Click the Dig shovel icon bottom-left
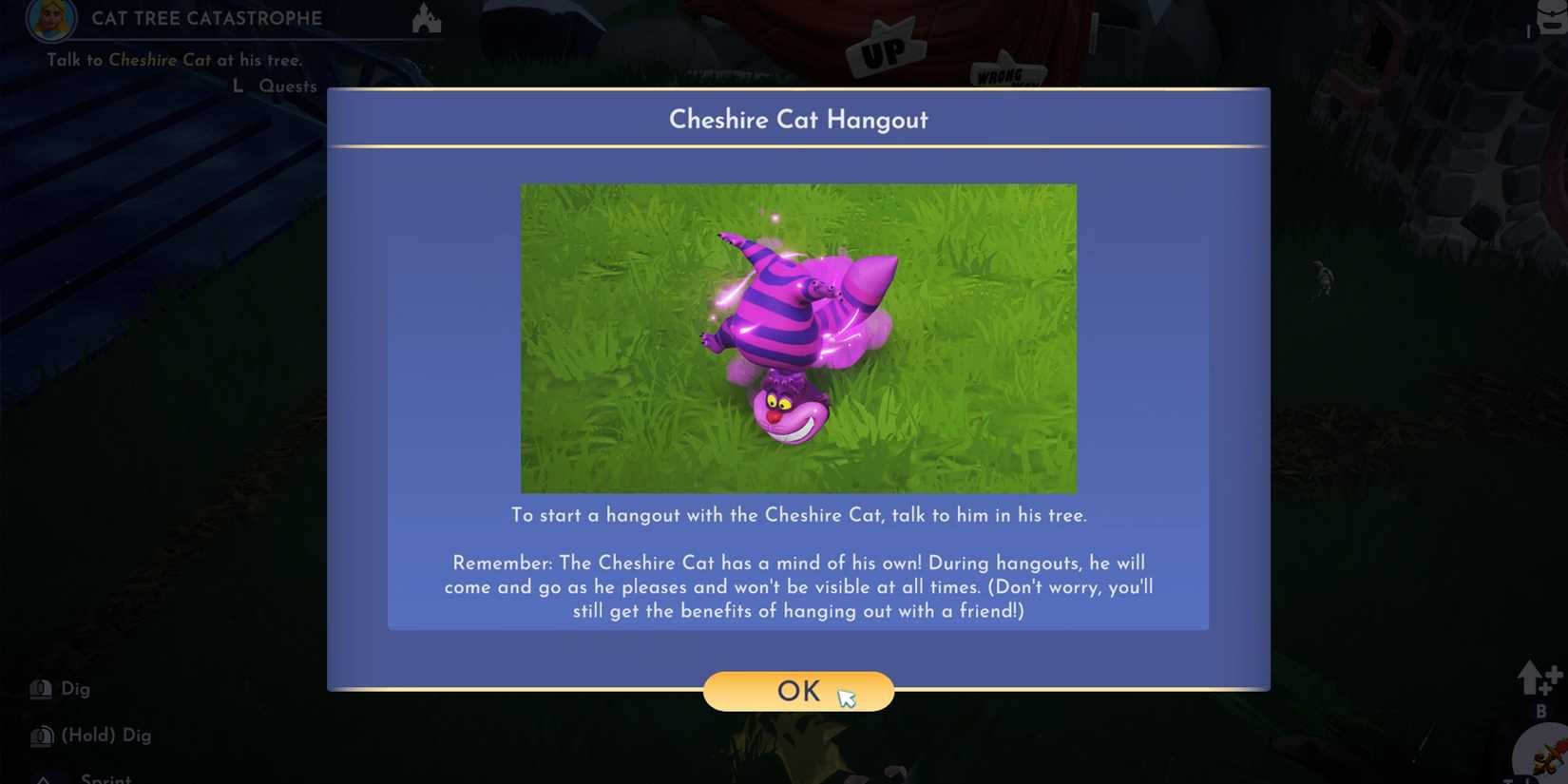 tap(40, 688)
